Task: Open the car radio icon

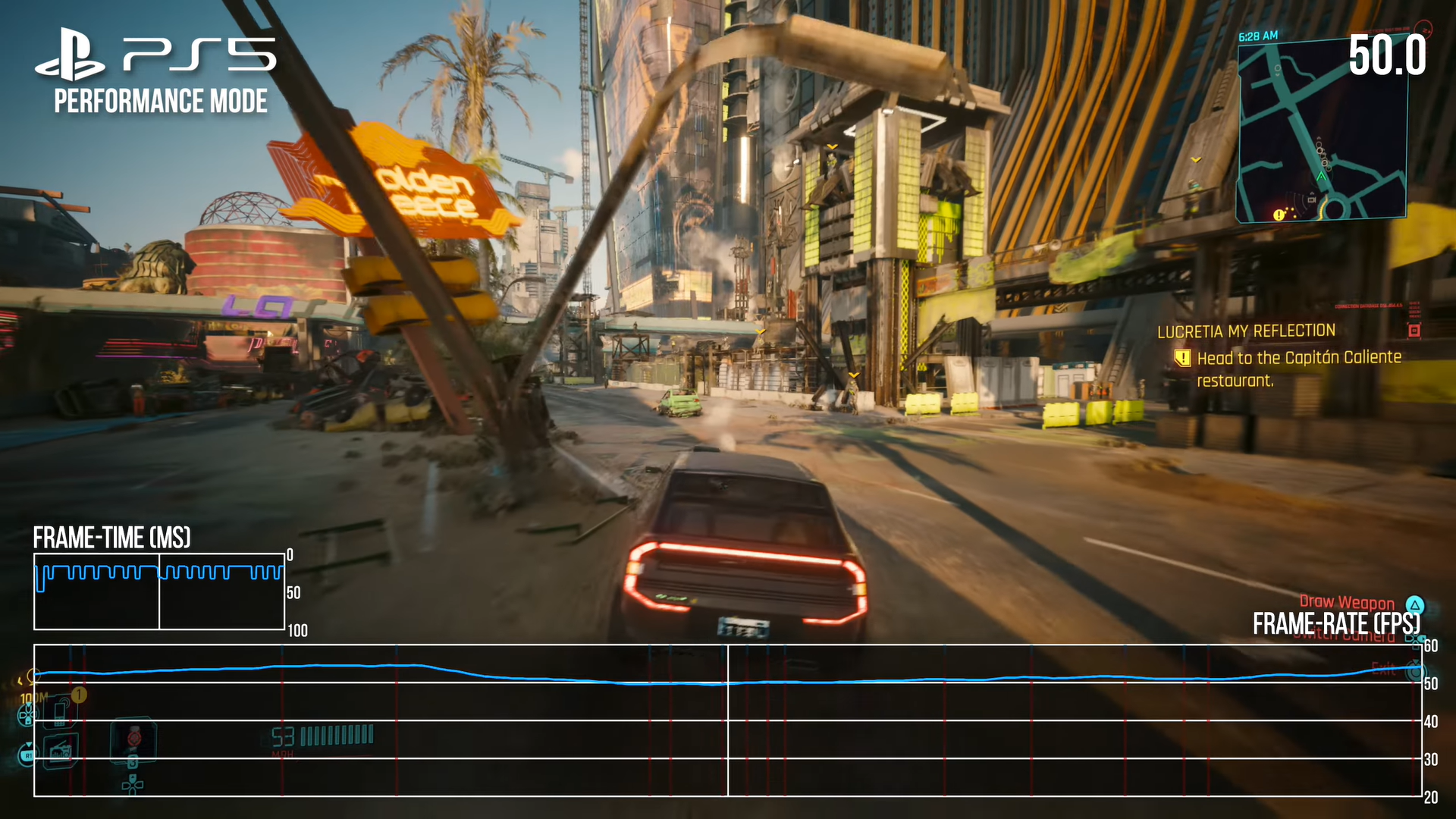Action: click(x=61, y=751)
